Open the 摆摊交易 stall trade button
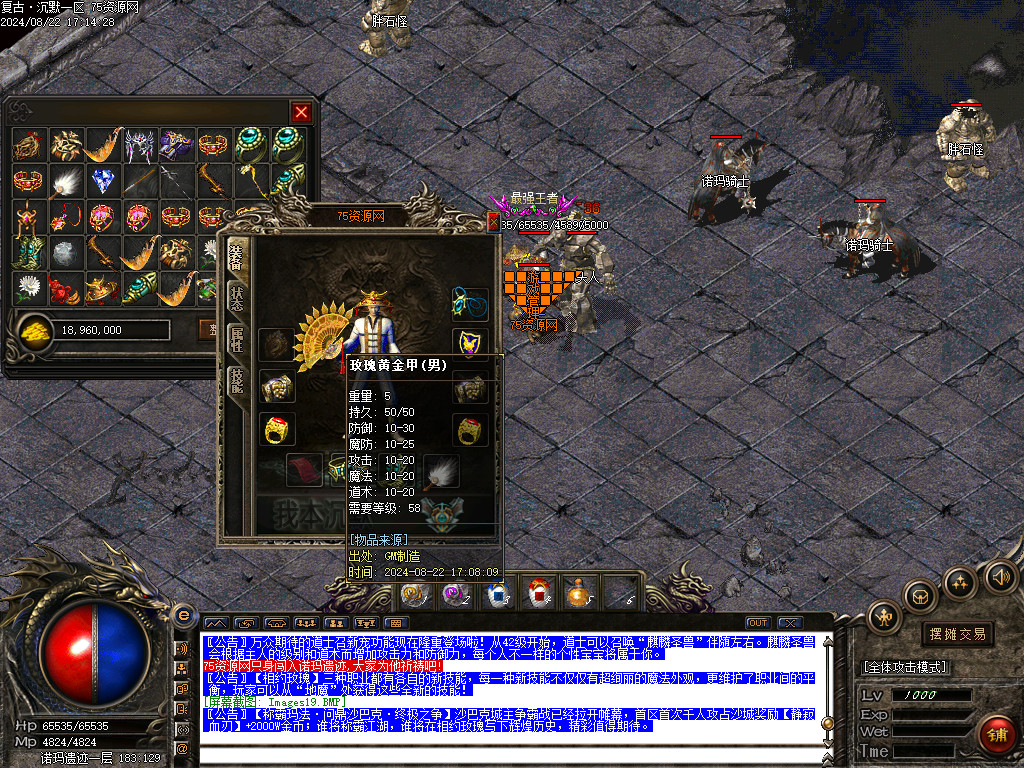1024x768 pixels. [x=958, y=634]
